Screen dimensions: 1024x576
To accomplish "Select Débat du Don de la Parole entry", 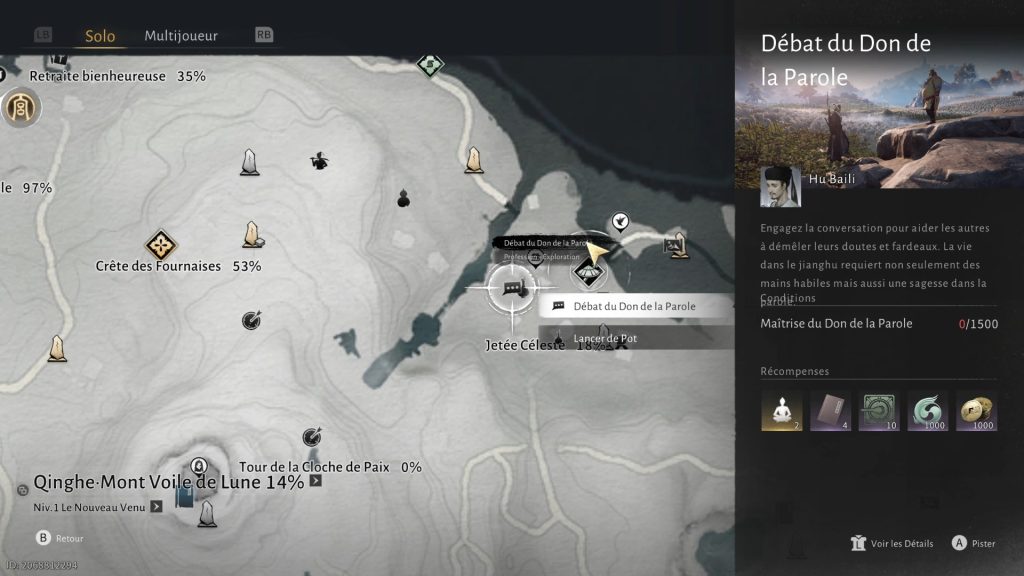I will point(634,306).
